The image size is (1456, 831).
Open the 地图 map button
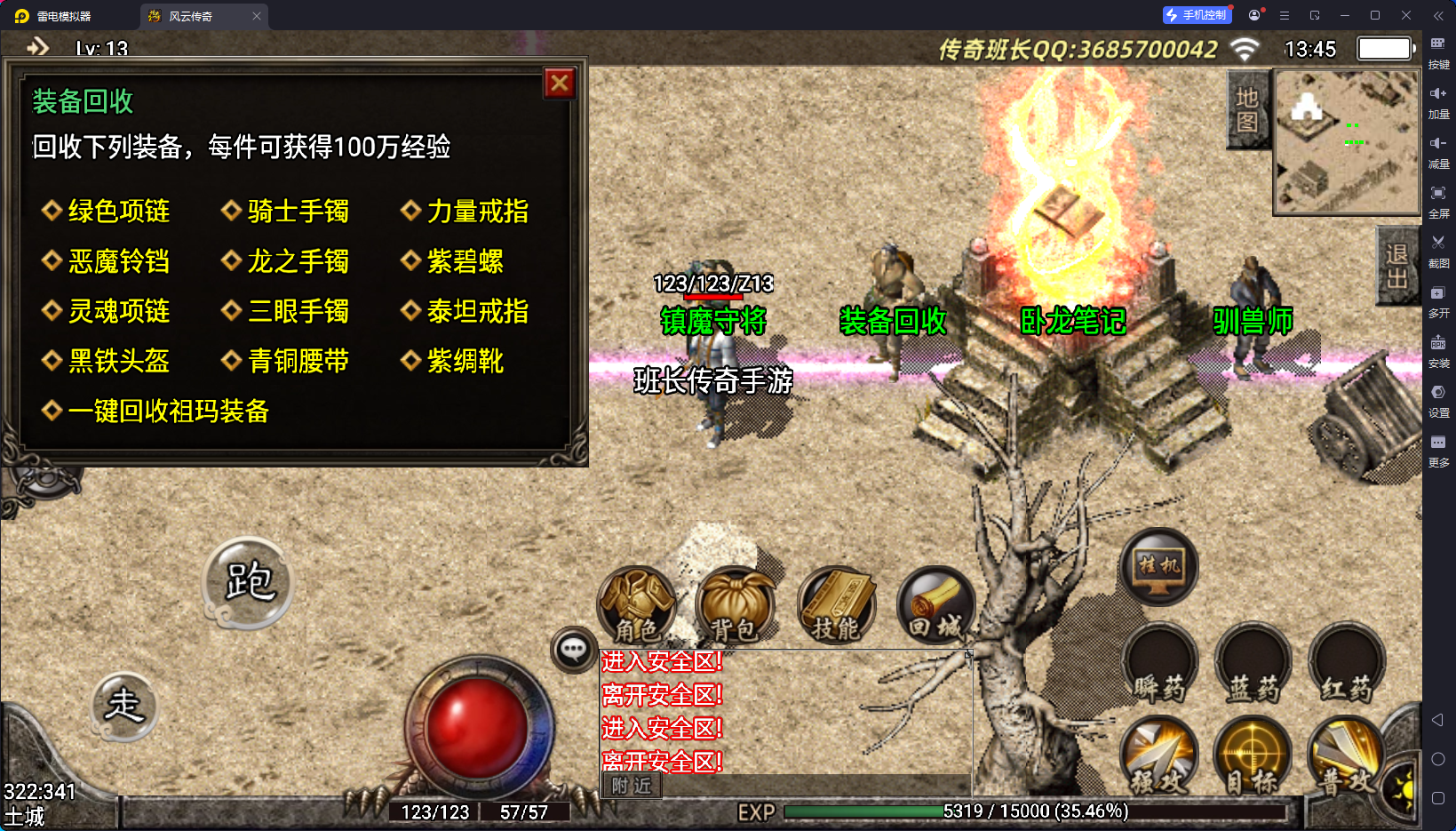1247,109
